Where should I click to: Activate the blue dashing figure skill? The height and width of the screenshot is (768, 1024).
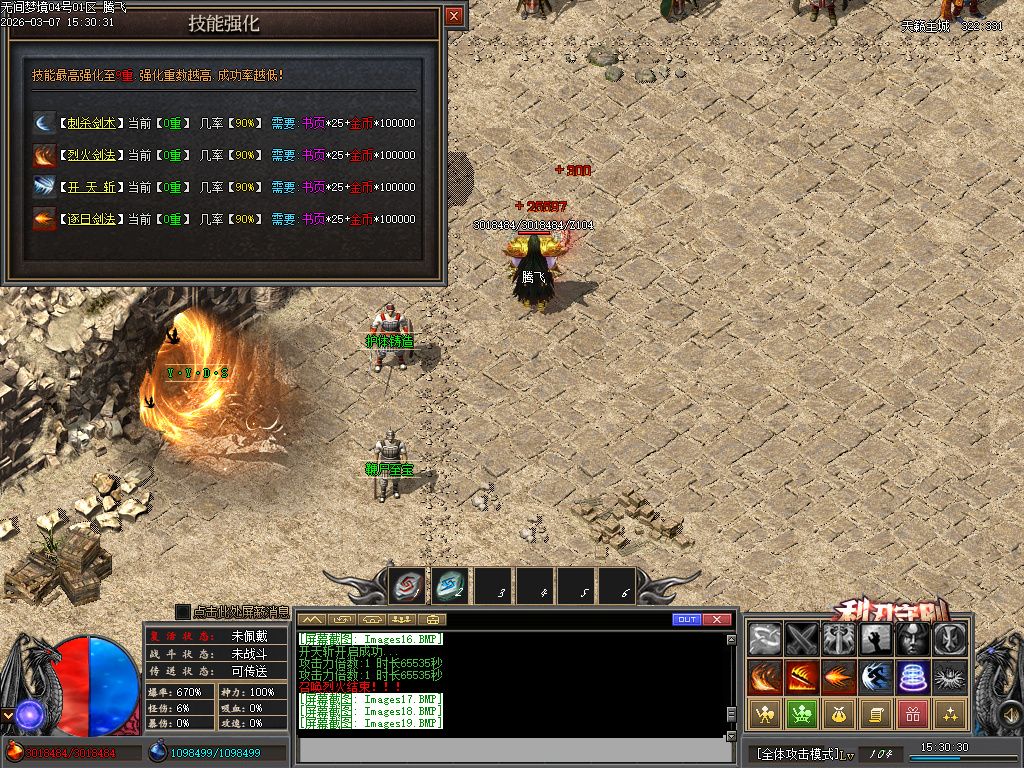tap(875, 677)
